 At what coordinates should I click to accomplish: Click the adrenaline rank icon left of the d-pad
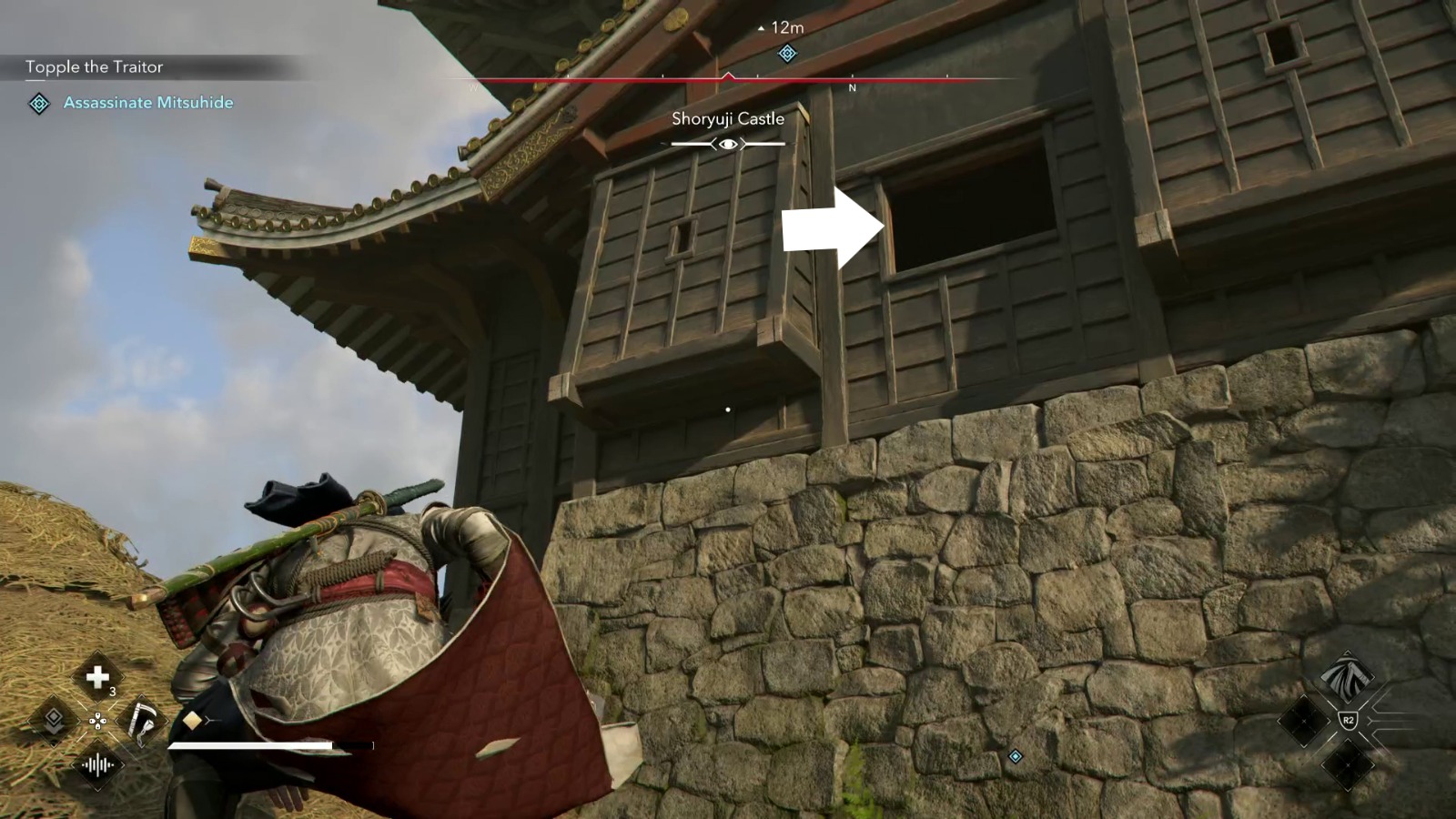pyautogui.click(x=54, y=720)
